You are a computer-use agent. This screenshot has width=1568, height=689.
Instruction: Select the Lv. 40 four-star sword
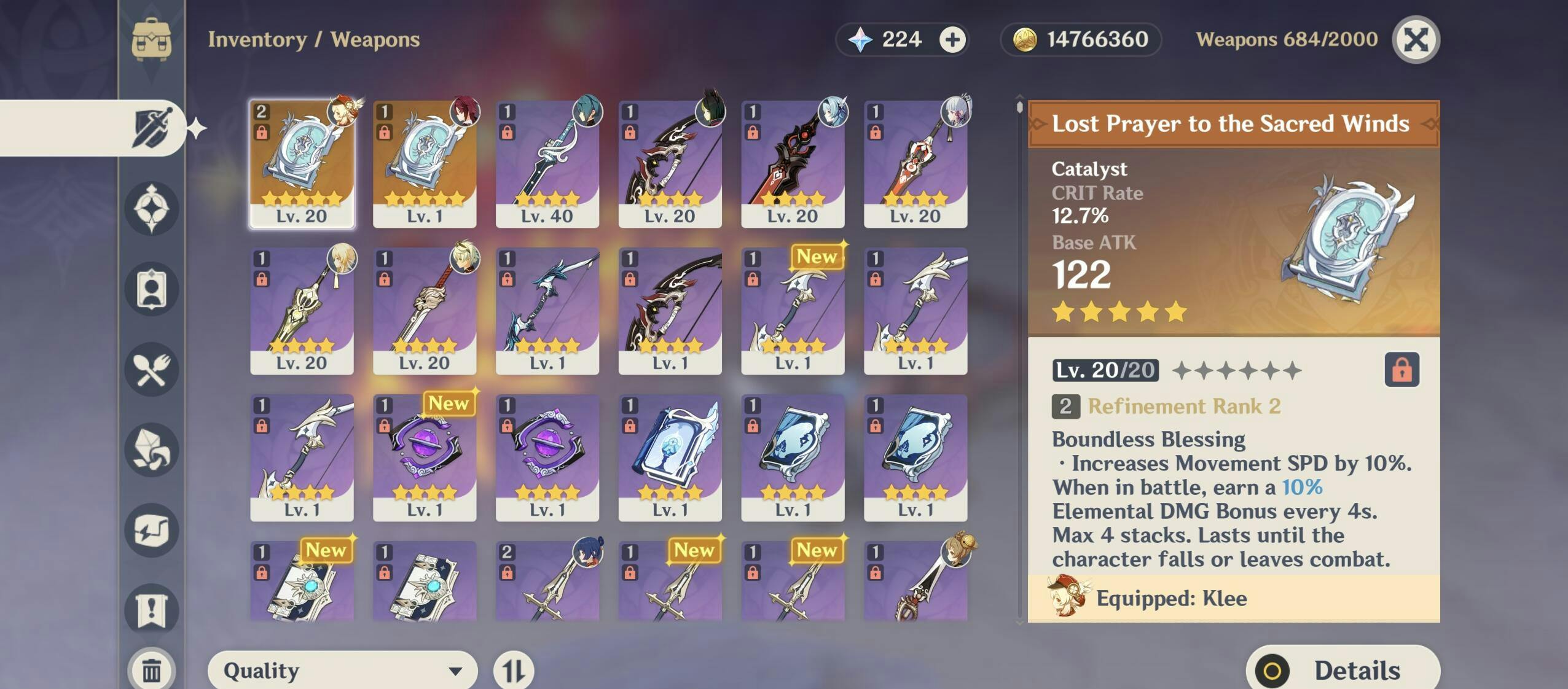point(547,164)
